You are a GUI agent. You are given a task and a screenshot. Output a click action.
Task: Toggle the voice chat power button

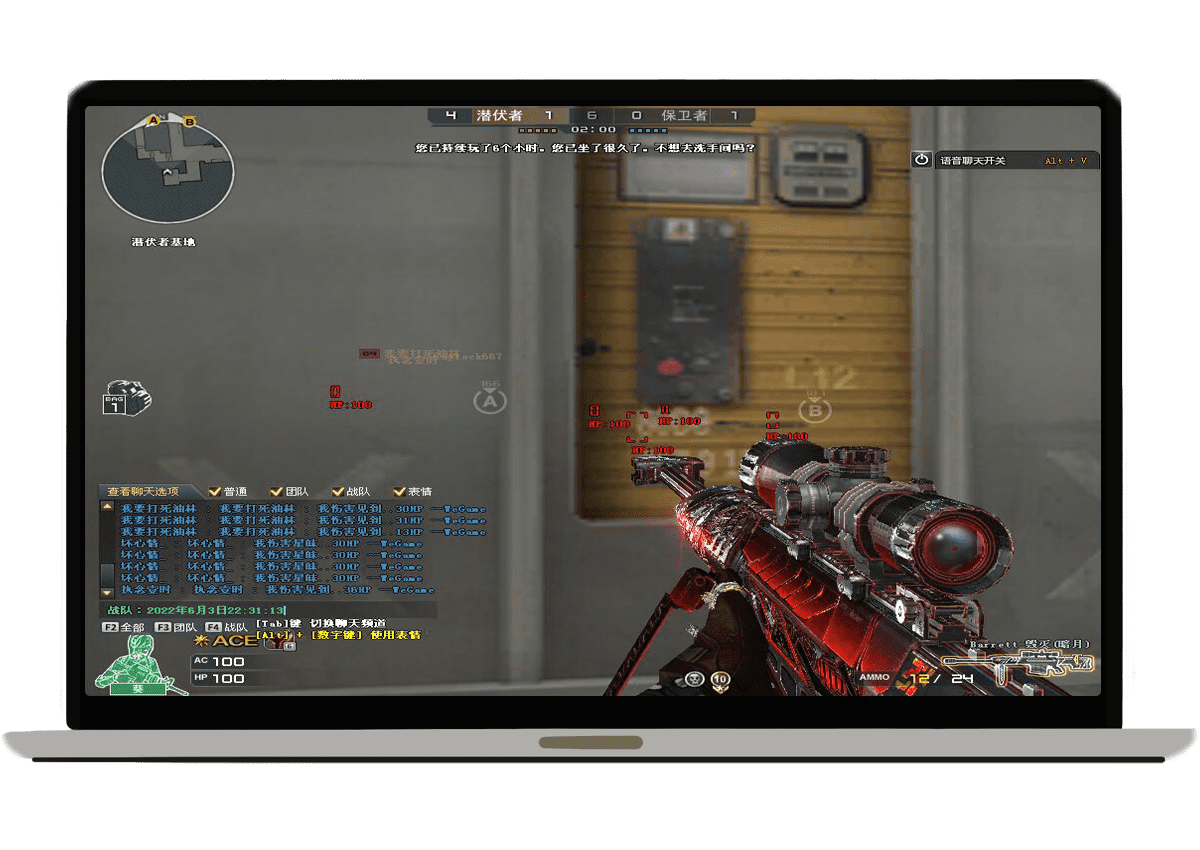pyautogui.click(x=921, y=160)
